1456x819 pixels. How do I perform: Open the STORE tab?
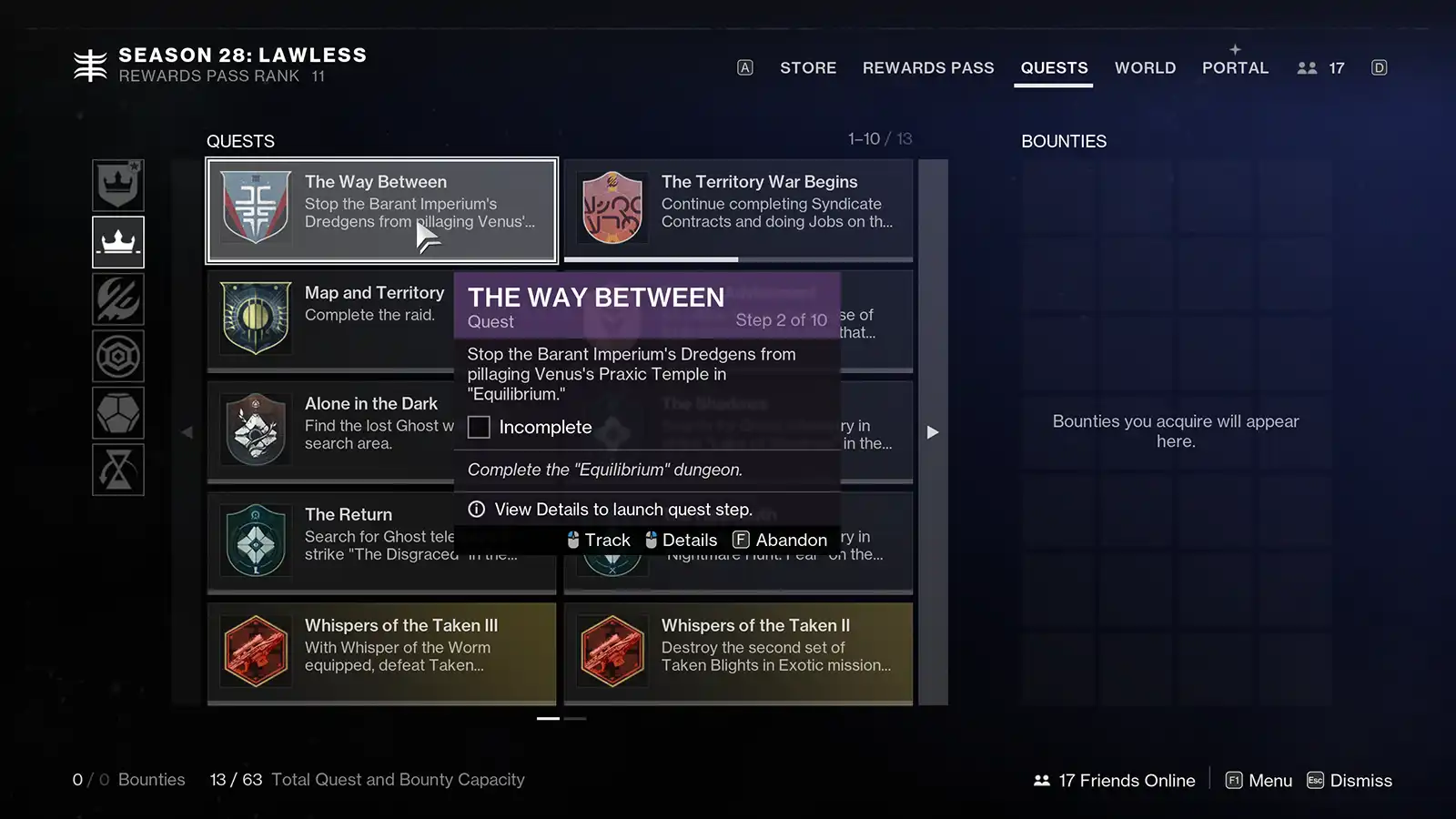point(807,67)
